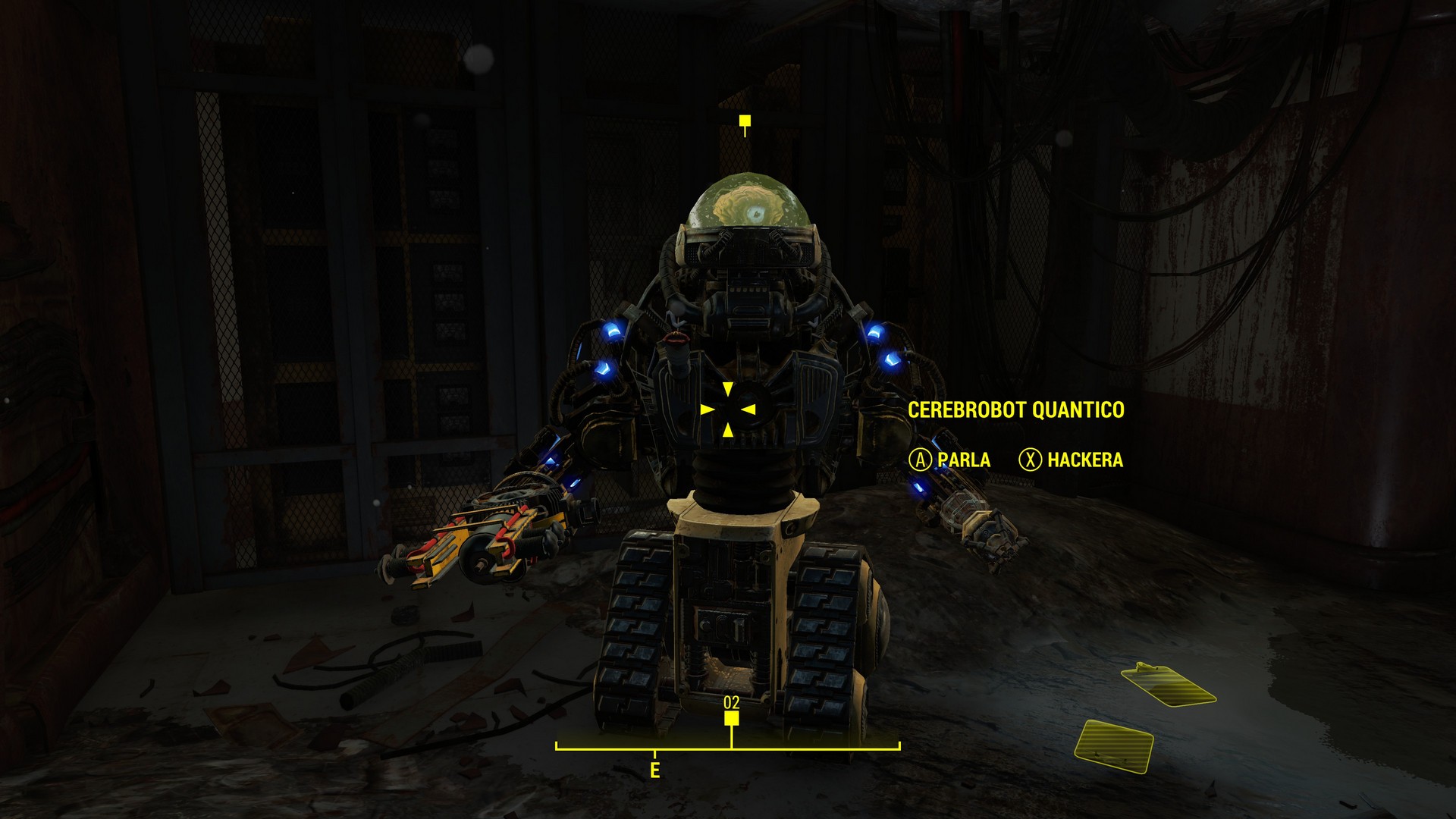Choose the Parla interaction option
The image size is (1456, 819).
coord(950,460)
